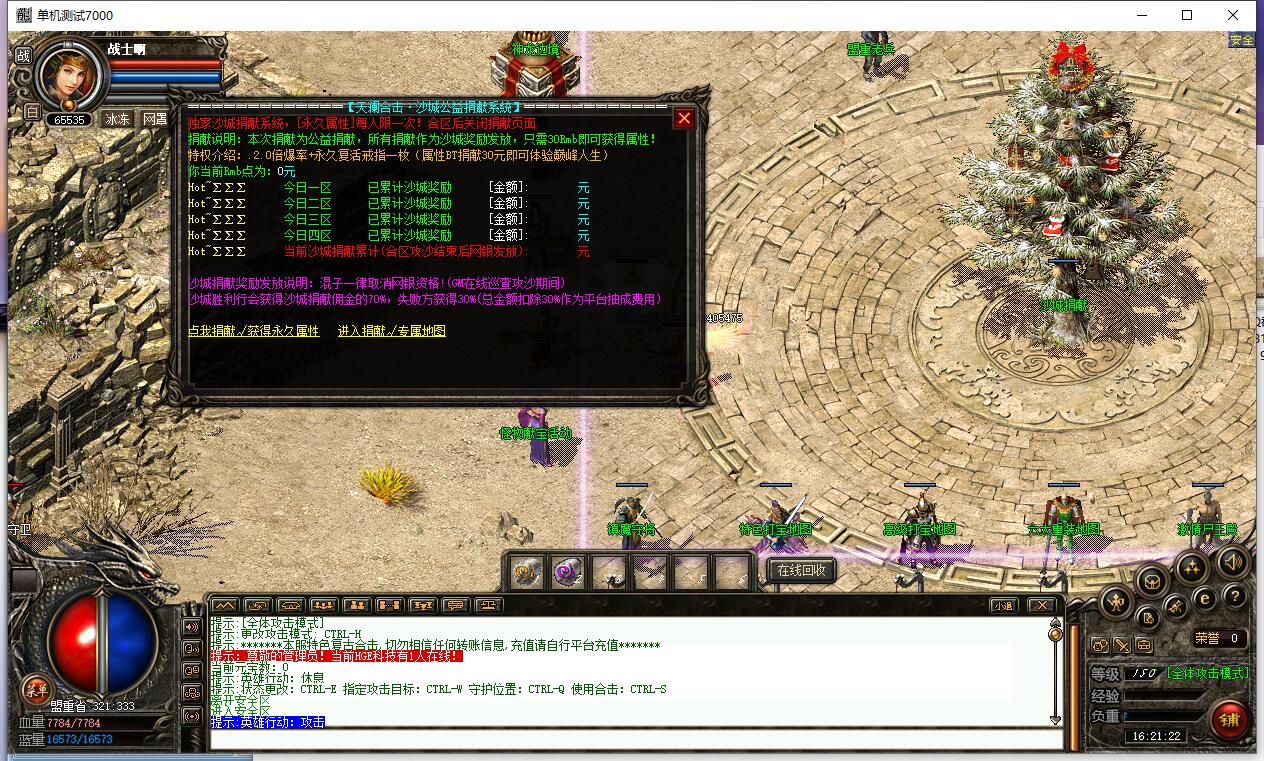Open the red 铺 shop button
The height and width of the screenshot is (761, 1264).
pyautogui.click(x=1229, y=719)
